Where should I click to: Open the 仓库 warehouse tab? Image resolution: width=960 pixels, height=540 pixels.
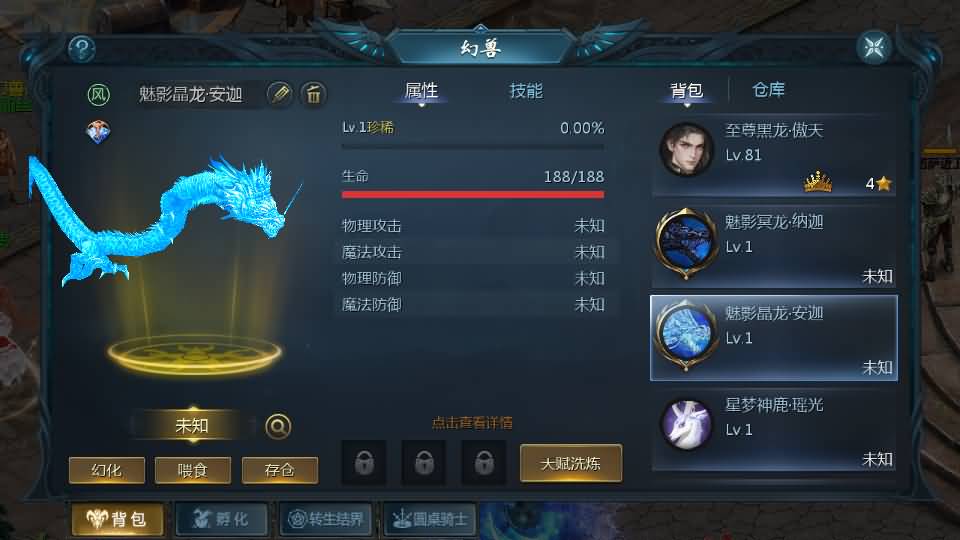tap(768, 91)
